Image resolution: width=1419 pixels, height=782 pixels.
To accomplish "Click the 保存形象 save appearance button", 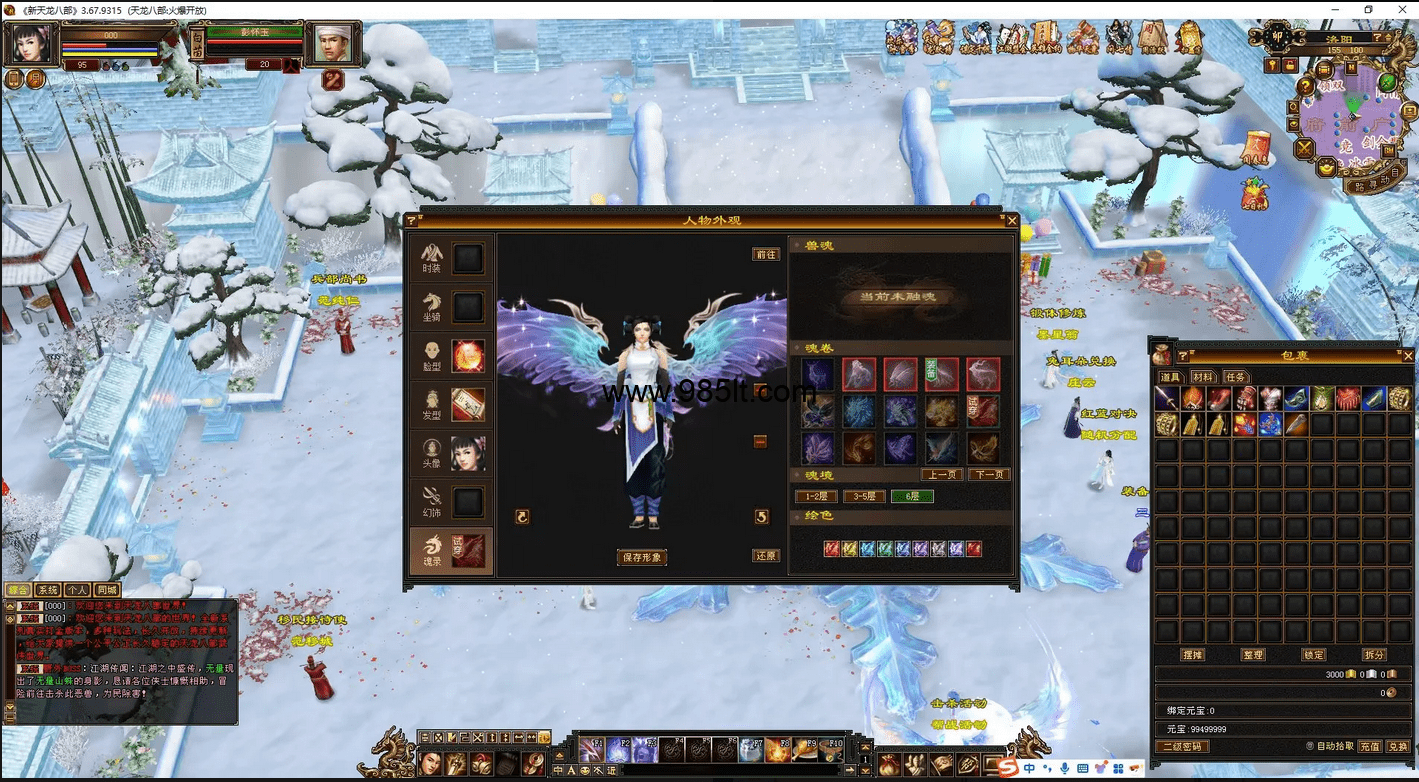I will click(x=642, y=557).
